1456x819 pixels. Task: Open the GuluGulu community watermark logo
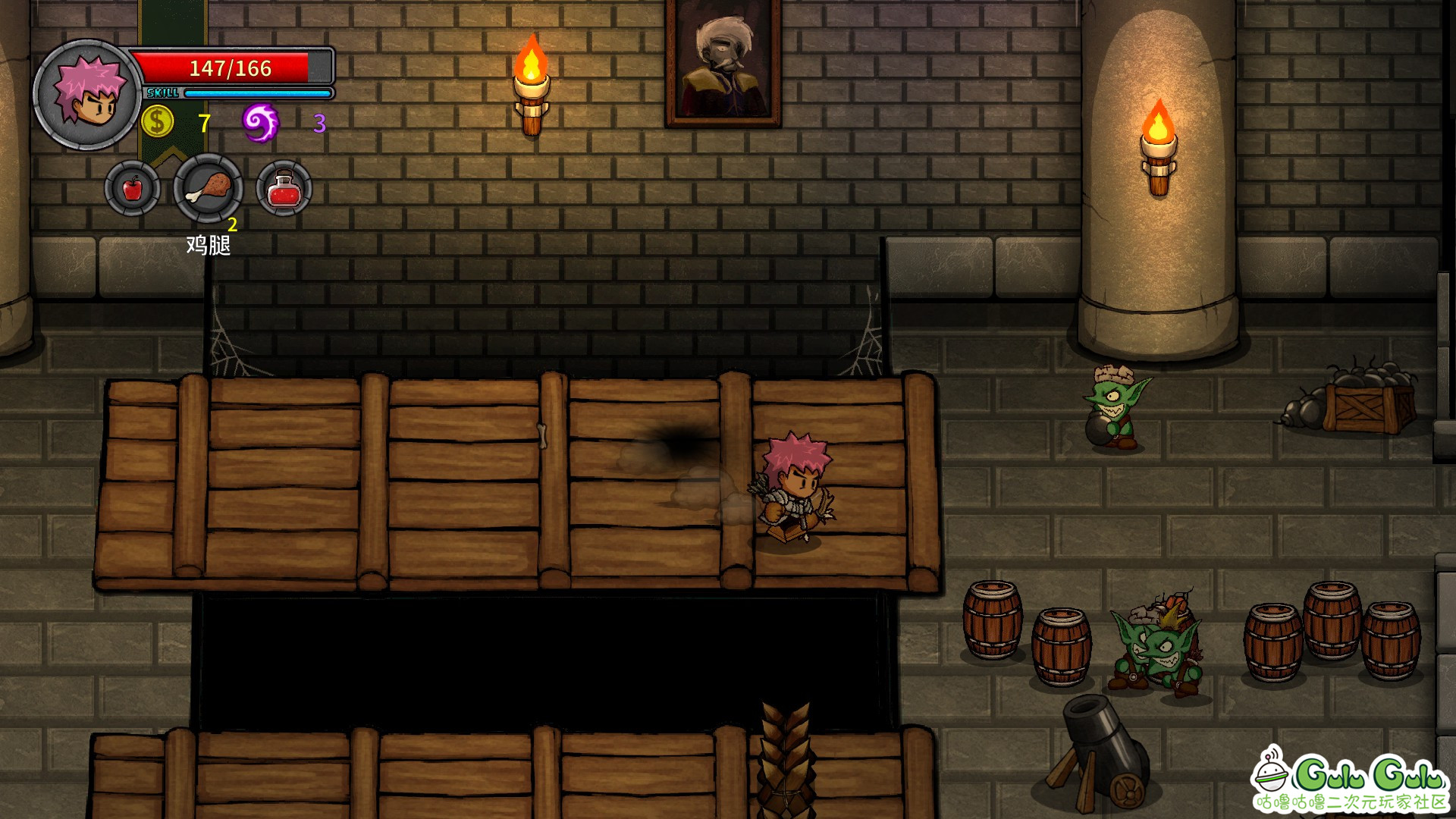[x=1350, y=781]
